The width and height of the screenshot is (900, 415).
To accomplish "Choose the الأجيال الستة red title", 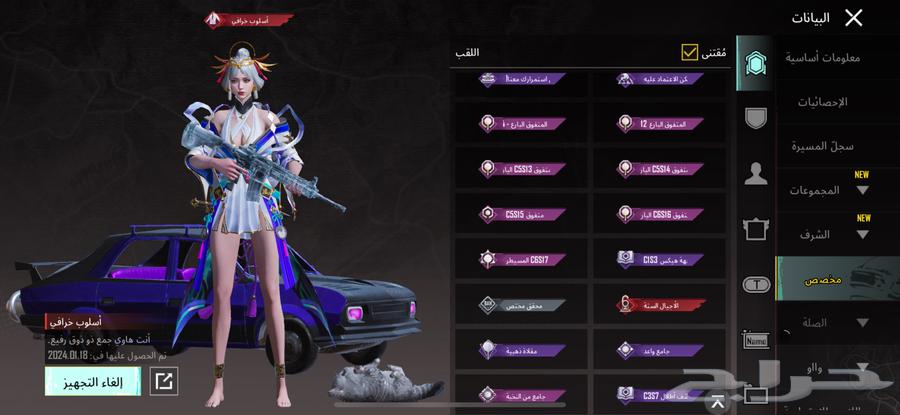I will click(x=660, y=303).
